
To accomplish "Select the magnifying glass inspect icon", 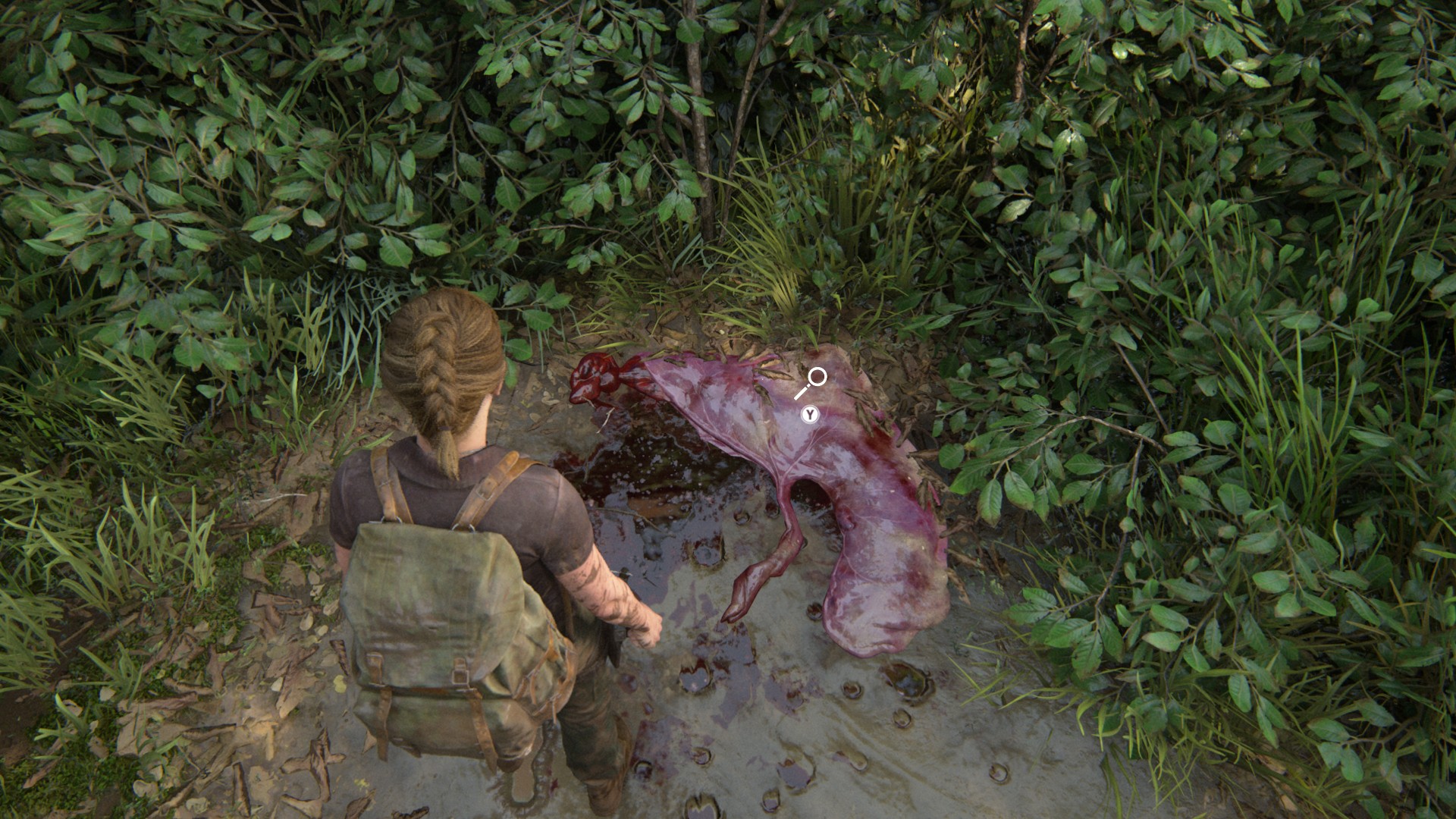I will click(811, 382).
